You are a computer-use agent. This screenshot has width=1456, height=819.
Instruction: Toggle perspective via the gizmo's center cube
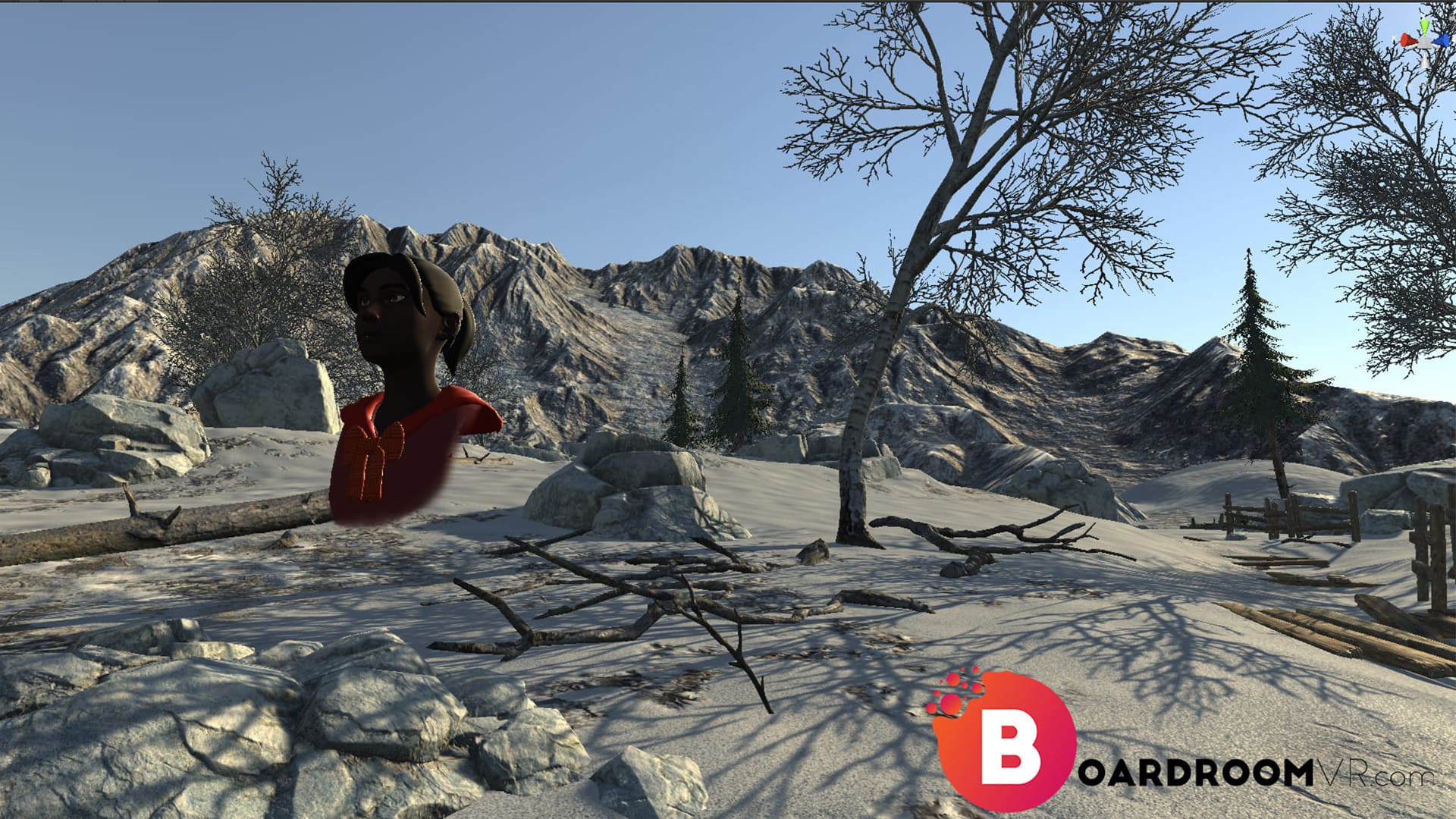[x=1425, y=42]
